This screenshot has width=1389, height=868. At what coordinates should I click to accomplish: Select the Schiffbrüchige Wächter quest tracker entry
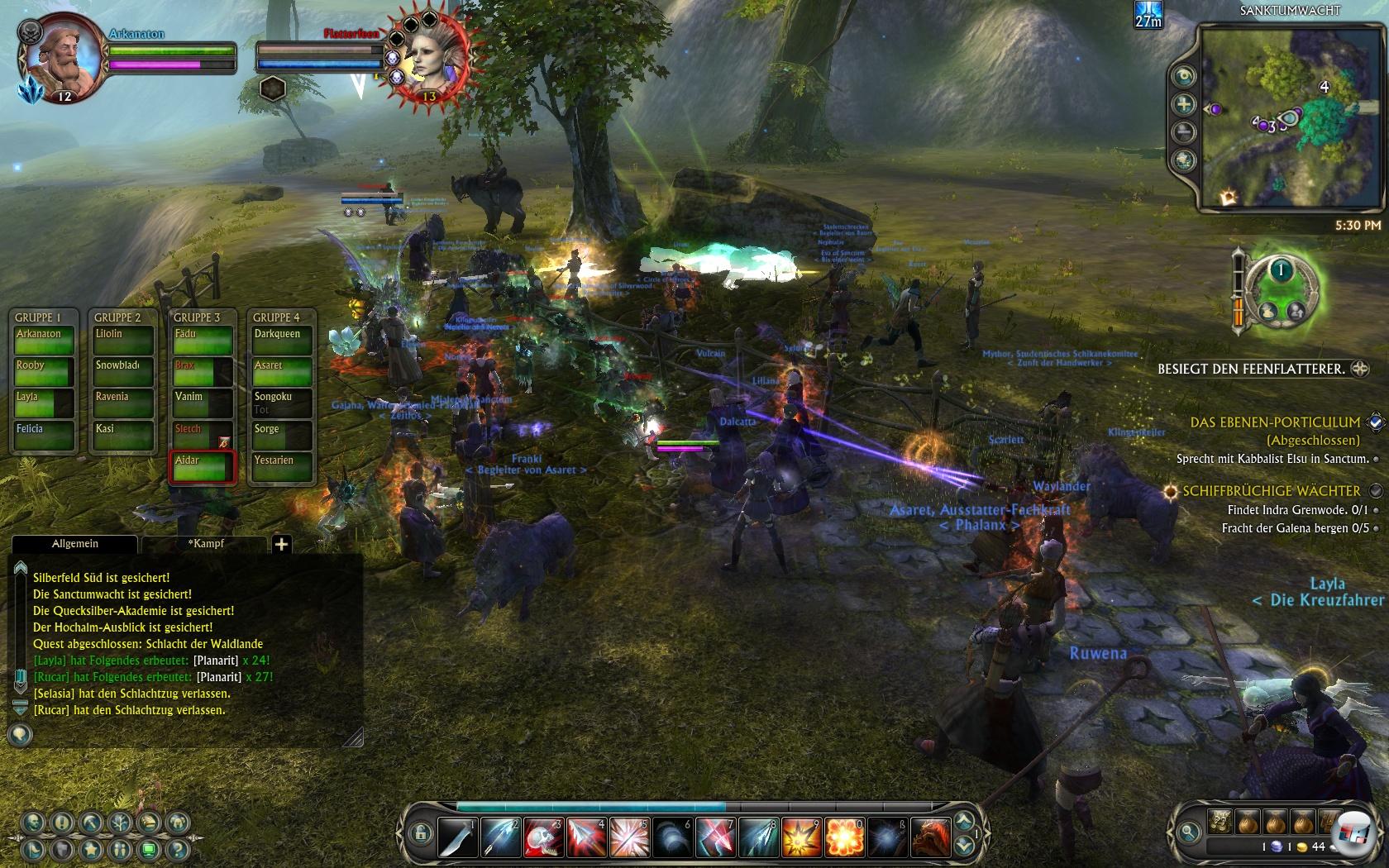coord(1270,491)
